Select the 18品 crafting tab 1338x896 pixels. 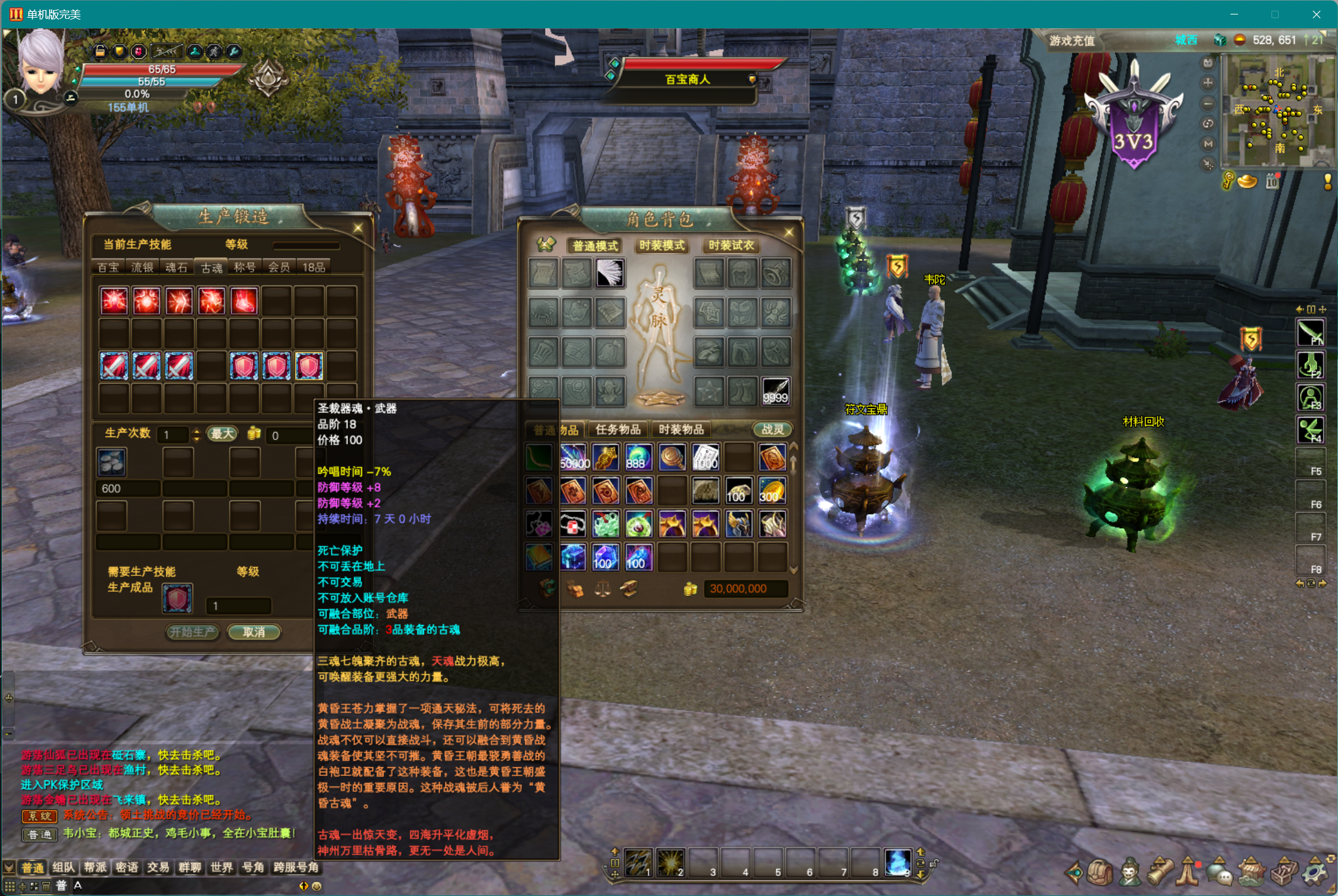point(313,267)
